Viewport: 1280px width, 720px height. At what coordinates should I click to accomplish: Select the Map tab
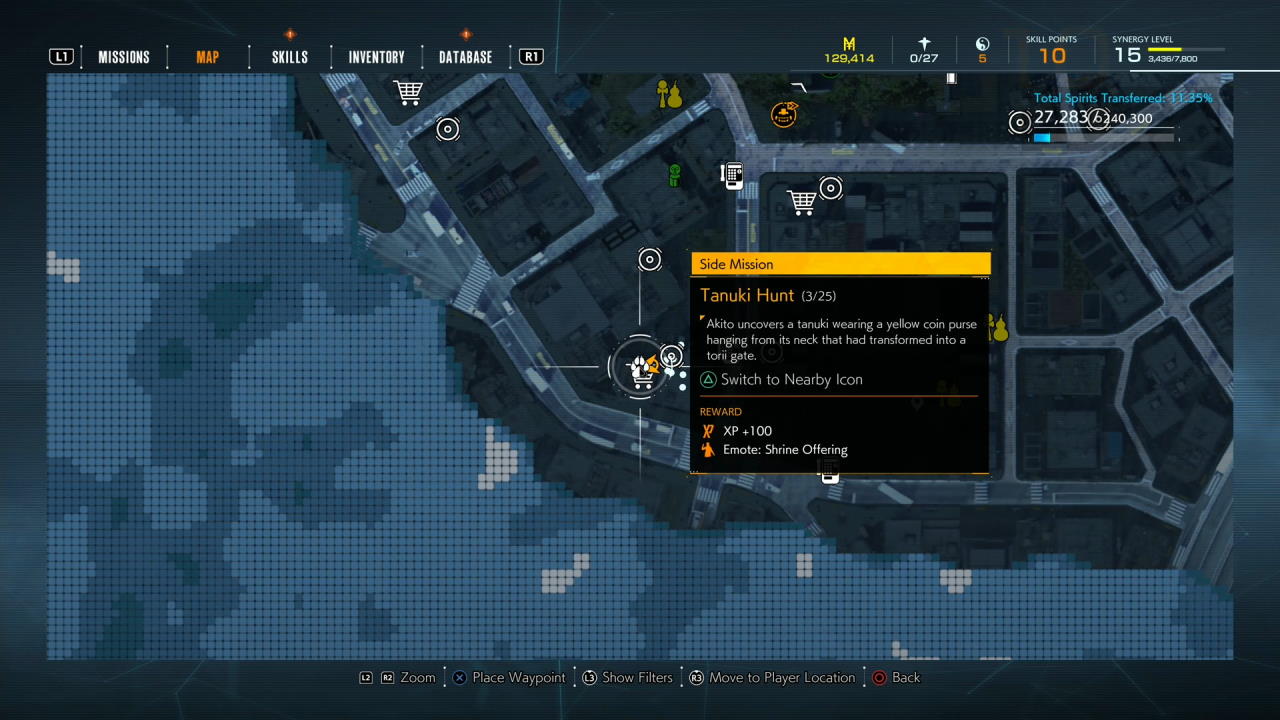coord(207,57)
